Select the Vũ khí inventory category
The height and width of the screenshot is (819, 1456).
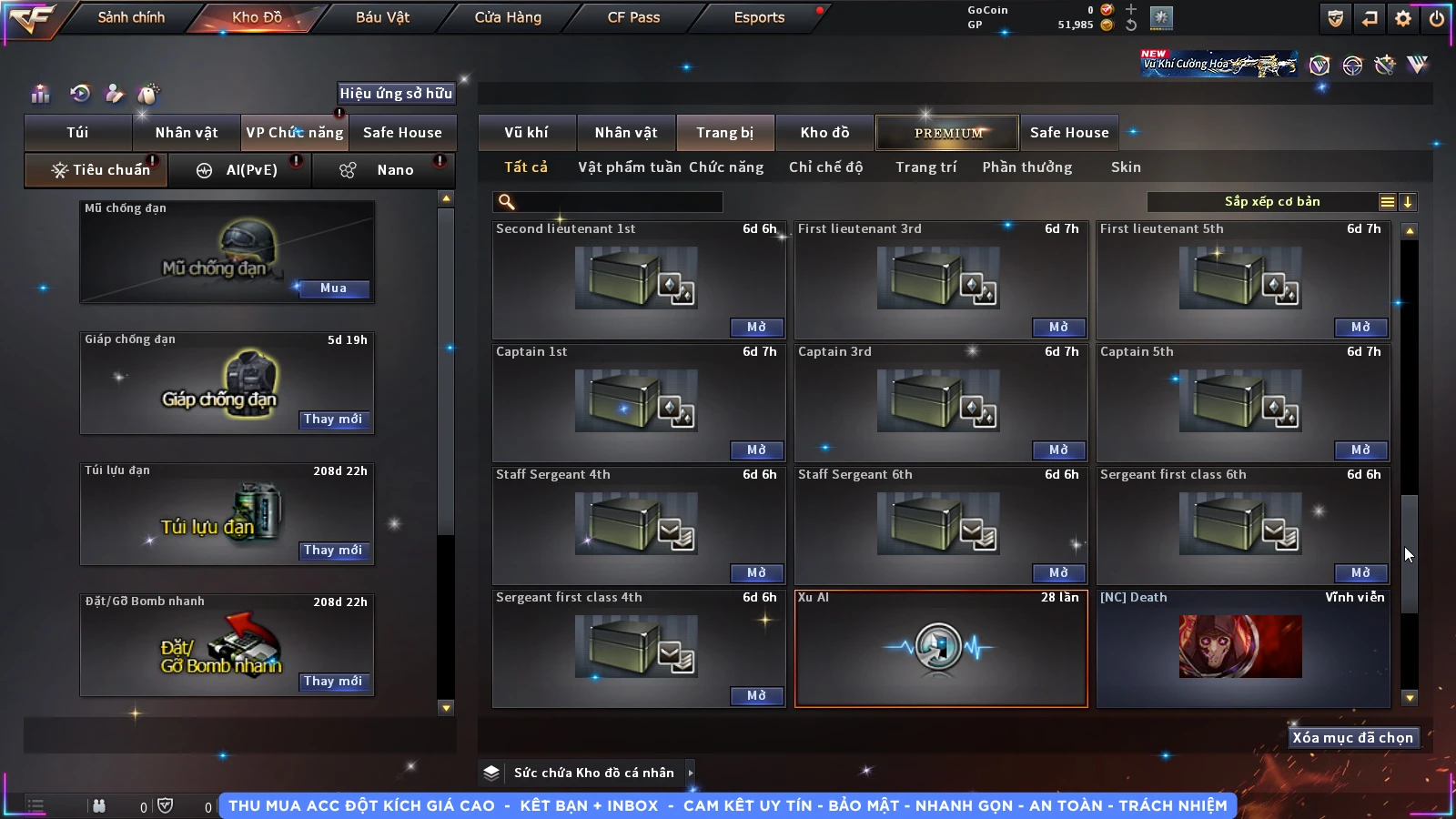[526, 133]
